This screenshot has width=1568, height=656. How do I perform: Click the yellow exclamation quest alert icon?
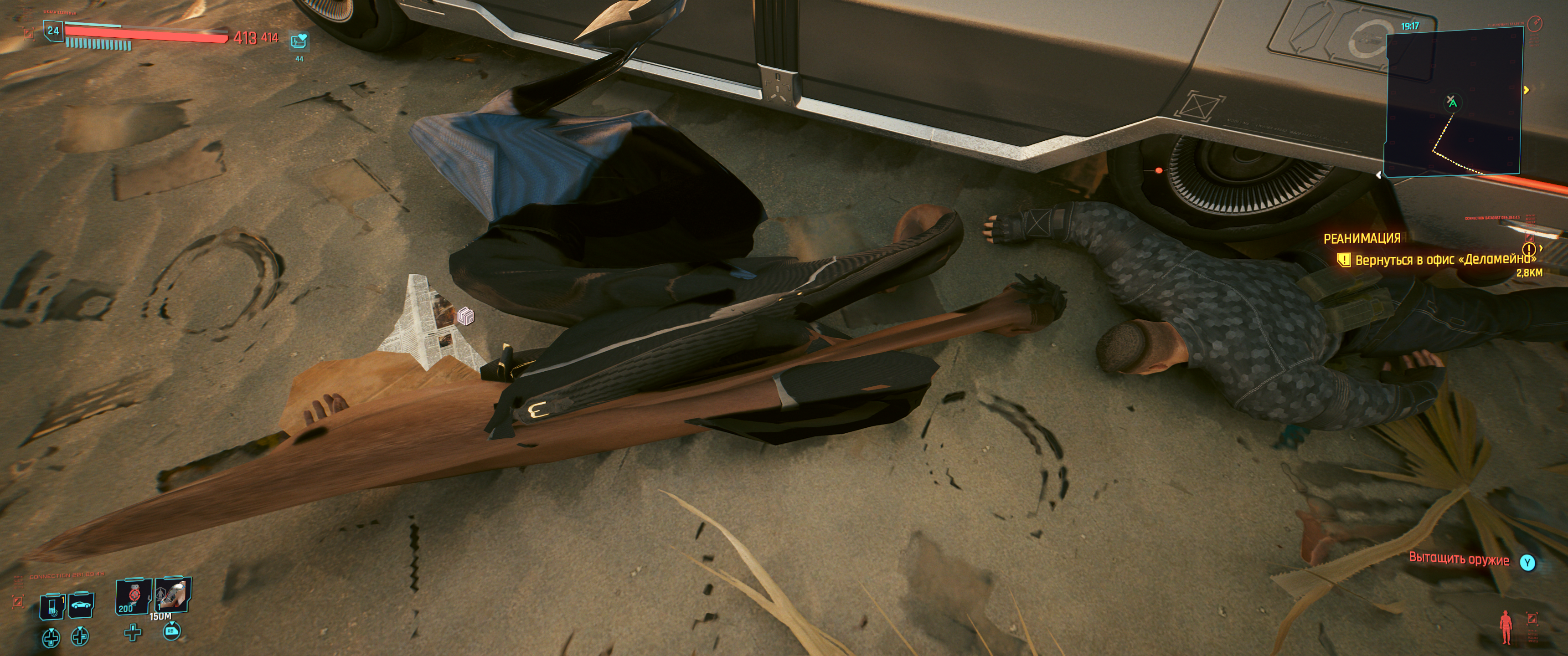(x=1528, y=249)
